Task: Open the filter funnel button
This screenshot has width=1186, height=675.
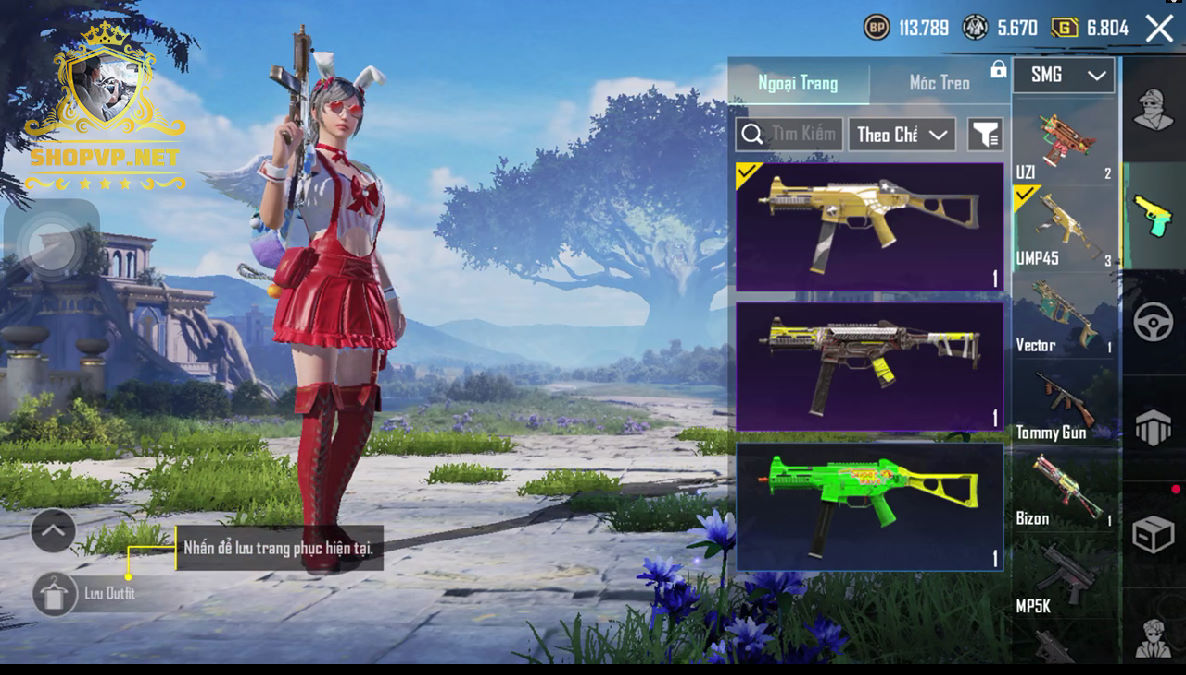Action: point(985,134)
